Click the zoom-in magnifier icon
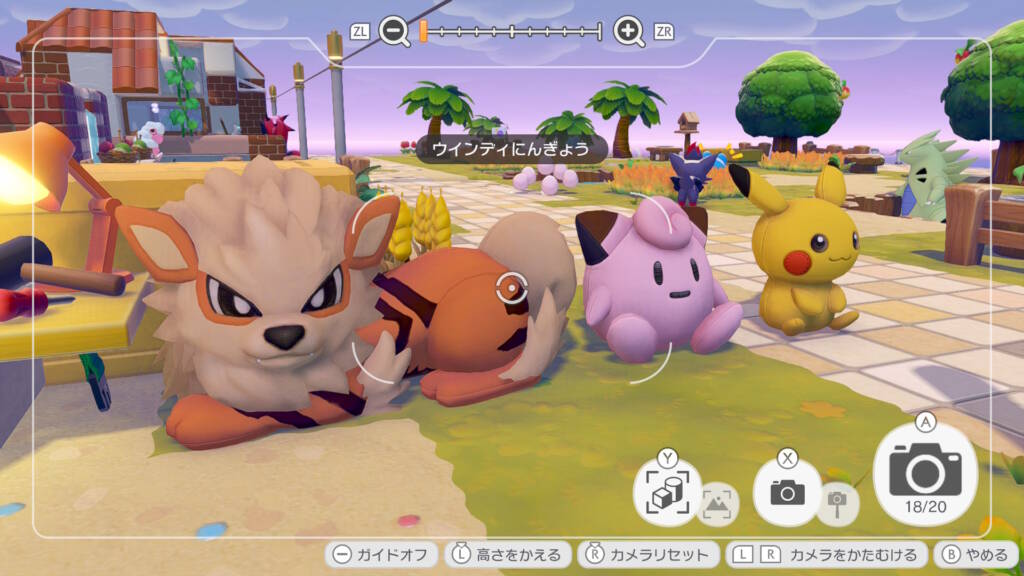 coord(628,32)
